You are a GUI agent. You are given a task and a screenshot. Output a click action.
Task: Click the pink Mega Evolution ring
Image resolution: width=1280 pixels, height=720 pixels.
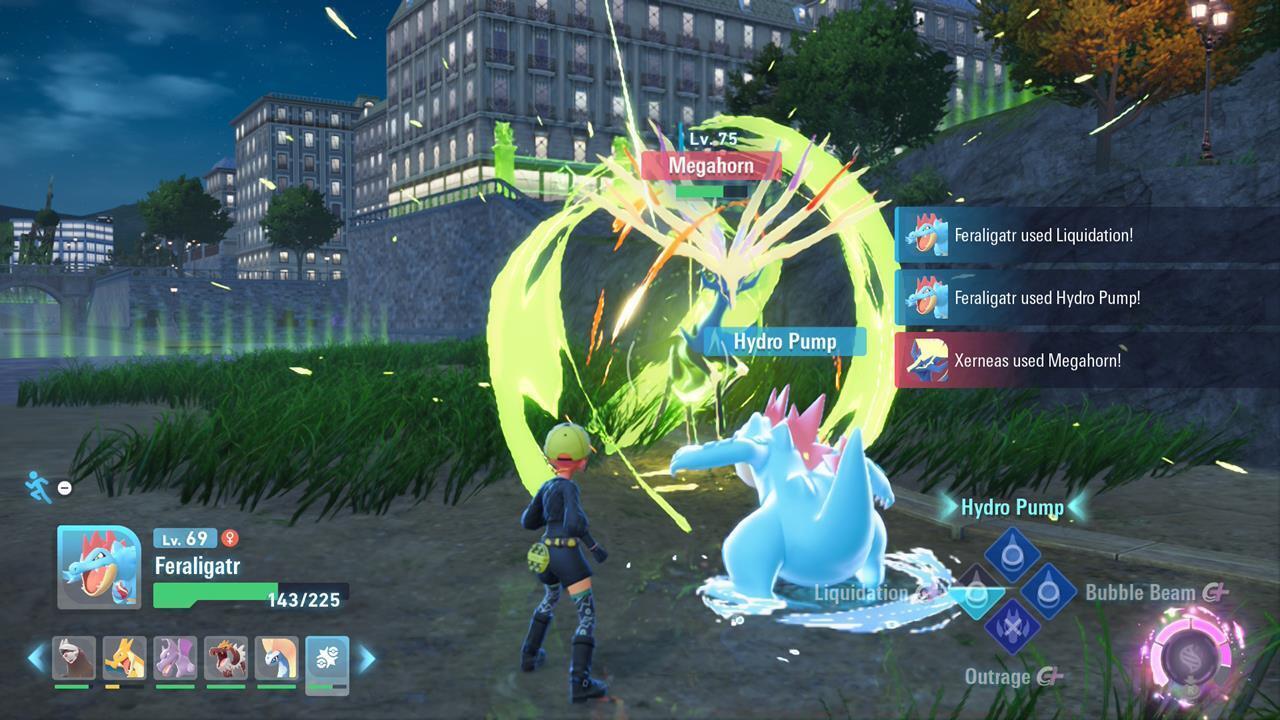[x=1192, y=655]
